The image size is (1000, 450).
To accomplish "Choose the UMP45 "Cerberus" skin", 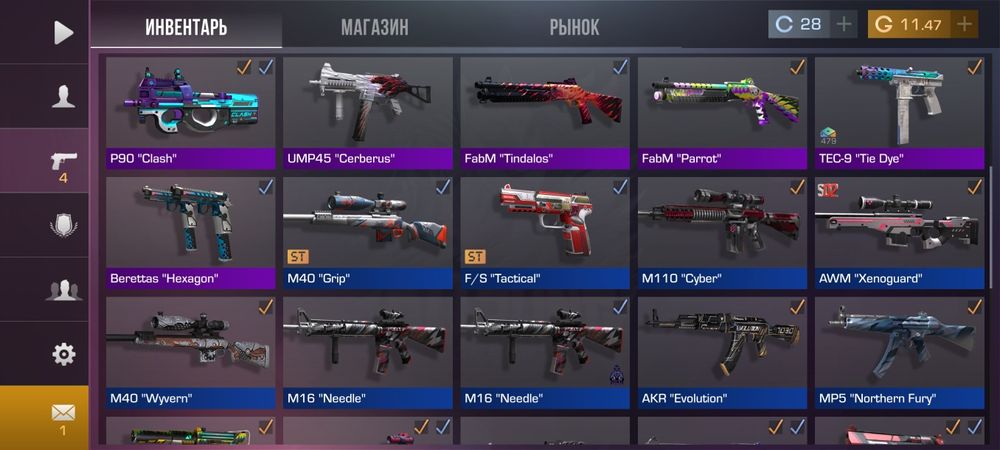I will point(367,112).
